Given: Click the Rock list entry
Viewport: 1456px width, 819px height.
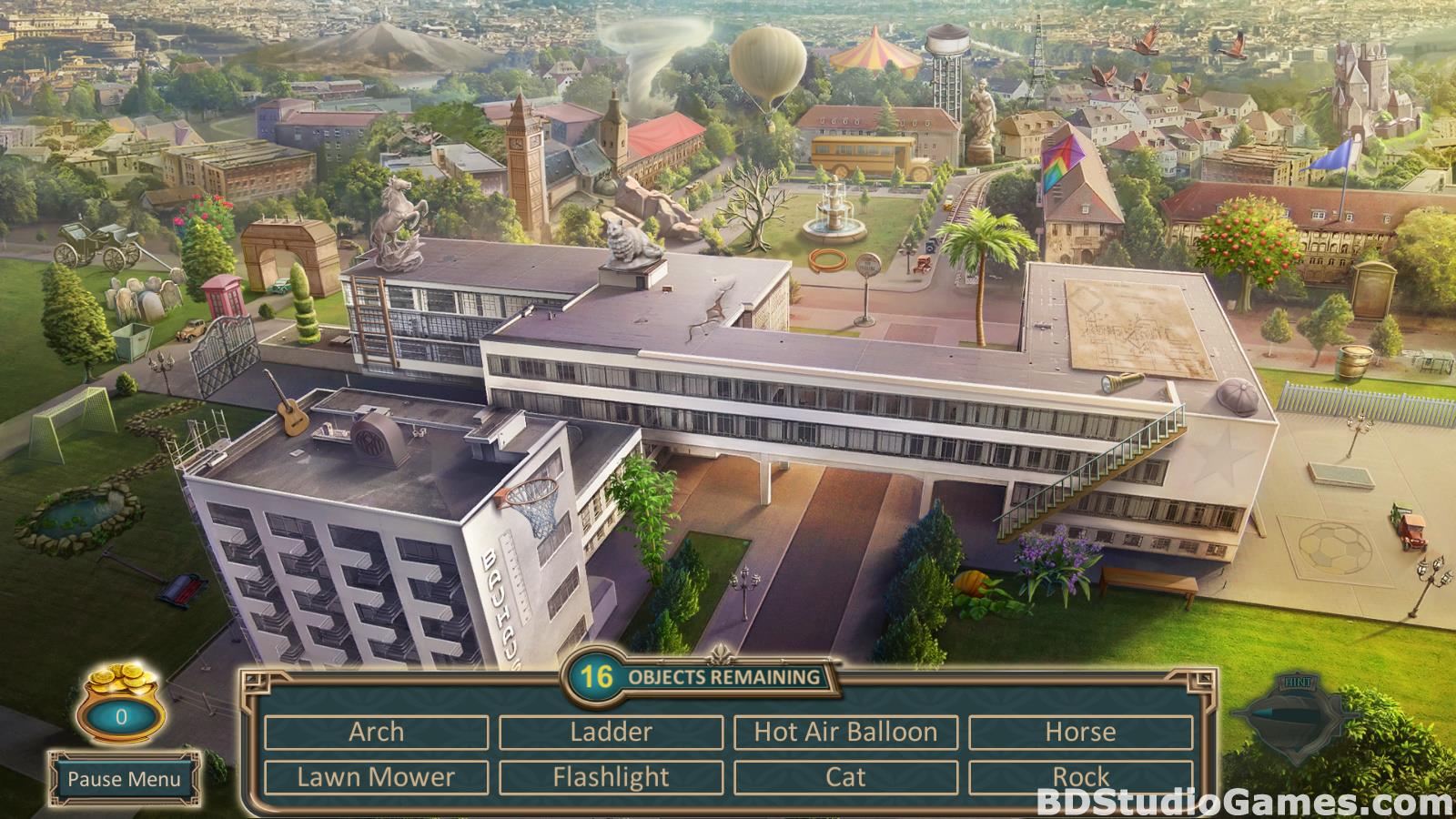Looking at the screenshot, I should [x=1080, y=777].
